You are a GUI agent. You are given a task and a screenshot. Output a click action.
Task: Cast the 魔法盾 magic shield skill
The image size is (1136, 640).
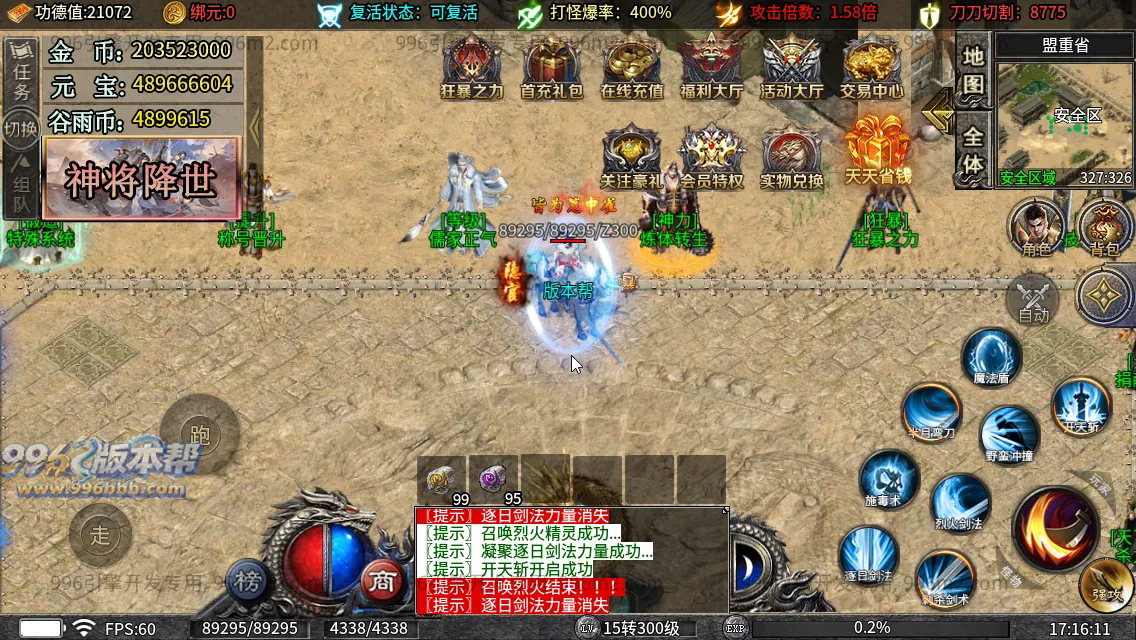pos(991,357)
